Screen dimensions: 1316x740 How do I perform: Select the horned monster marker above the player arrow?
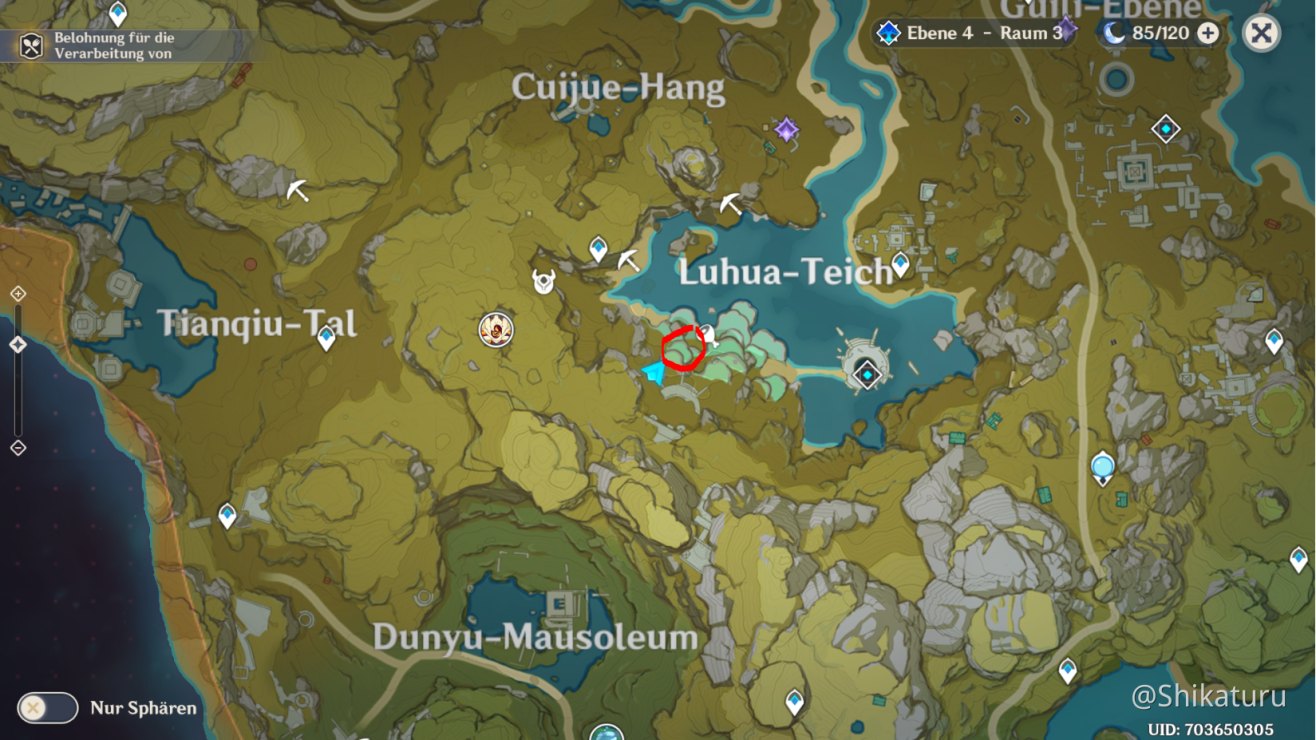pyautogui.click(x=546, y=281)
